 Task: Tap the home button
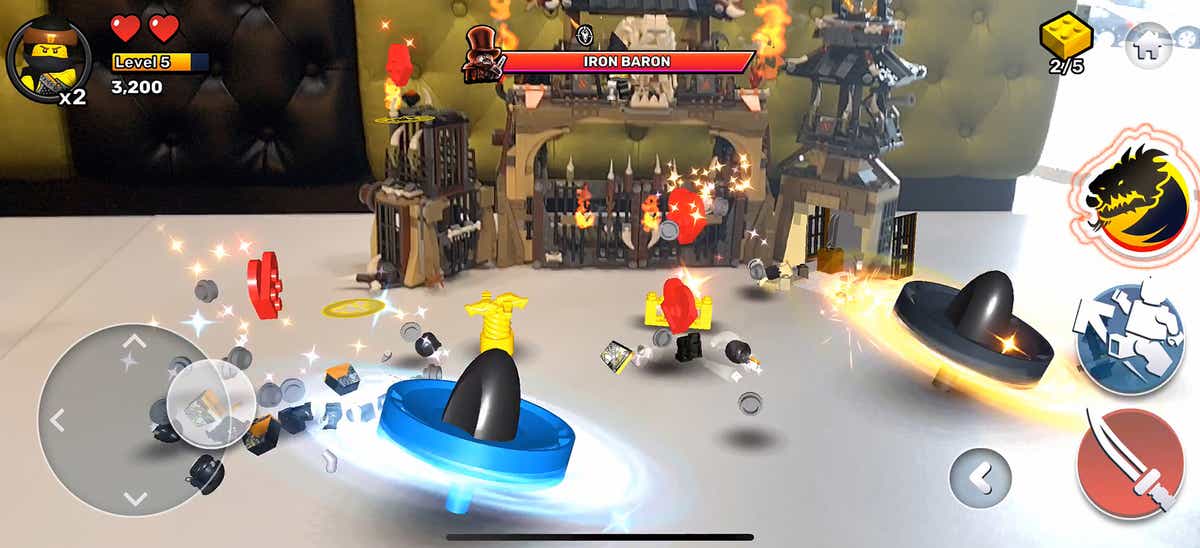coord(1148,44)
